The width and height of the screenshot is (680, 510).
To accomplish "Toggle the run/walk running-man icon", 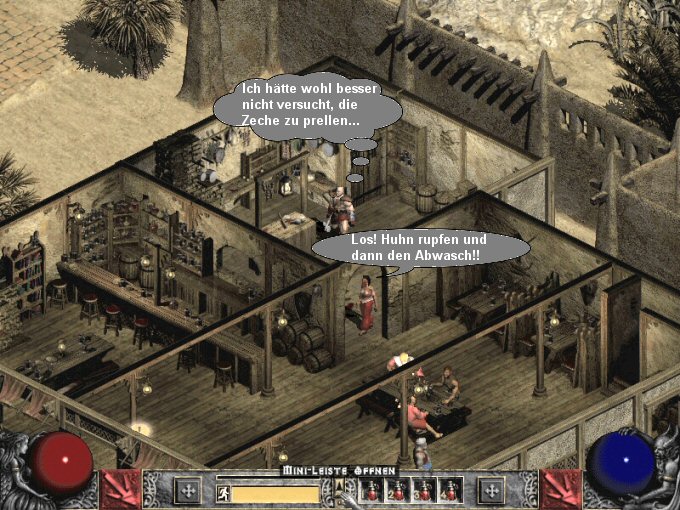I will [223, 493].
